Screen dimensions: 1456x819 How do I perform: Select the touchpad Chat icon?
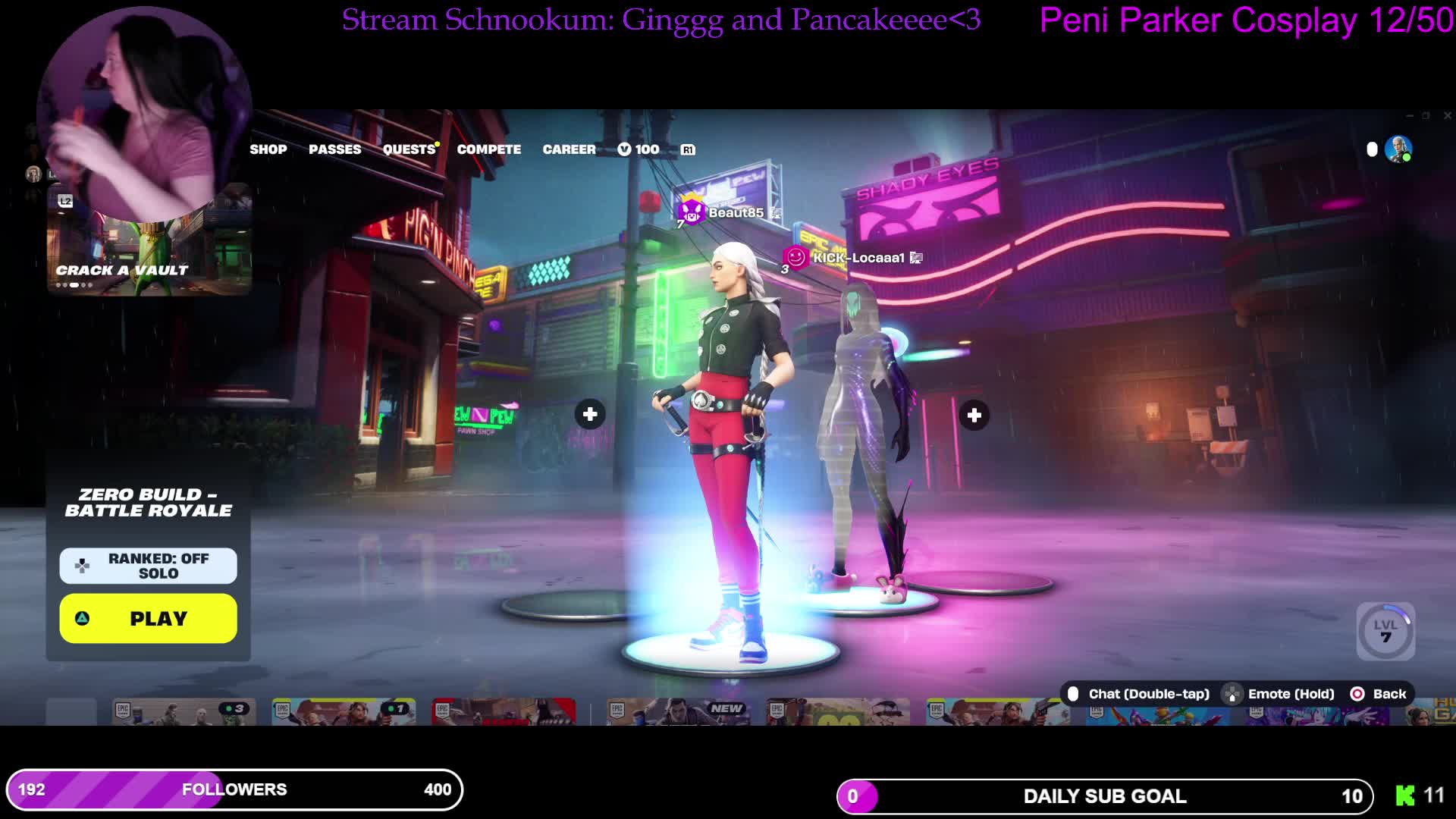1072,694
